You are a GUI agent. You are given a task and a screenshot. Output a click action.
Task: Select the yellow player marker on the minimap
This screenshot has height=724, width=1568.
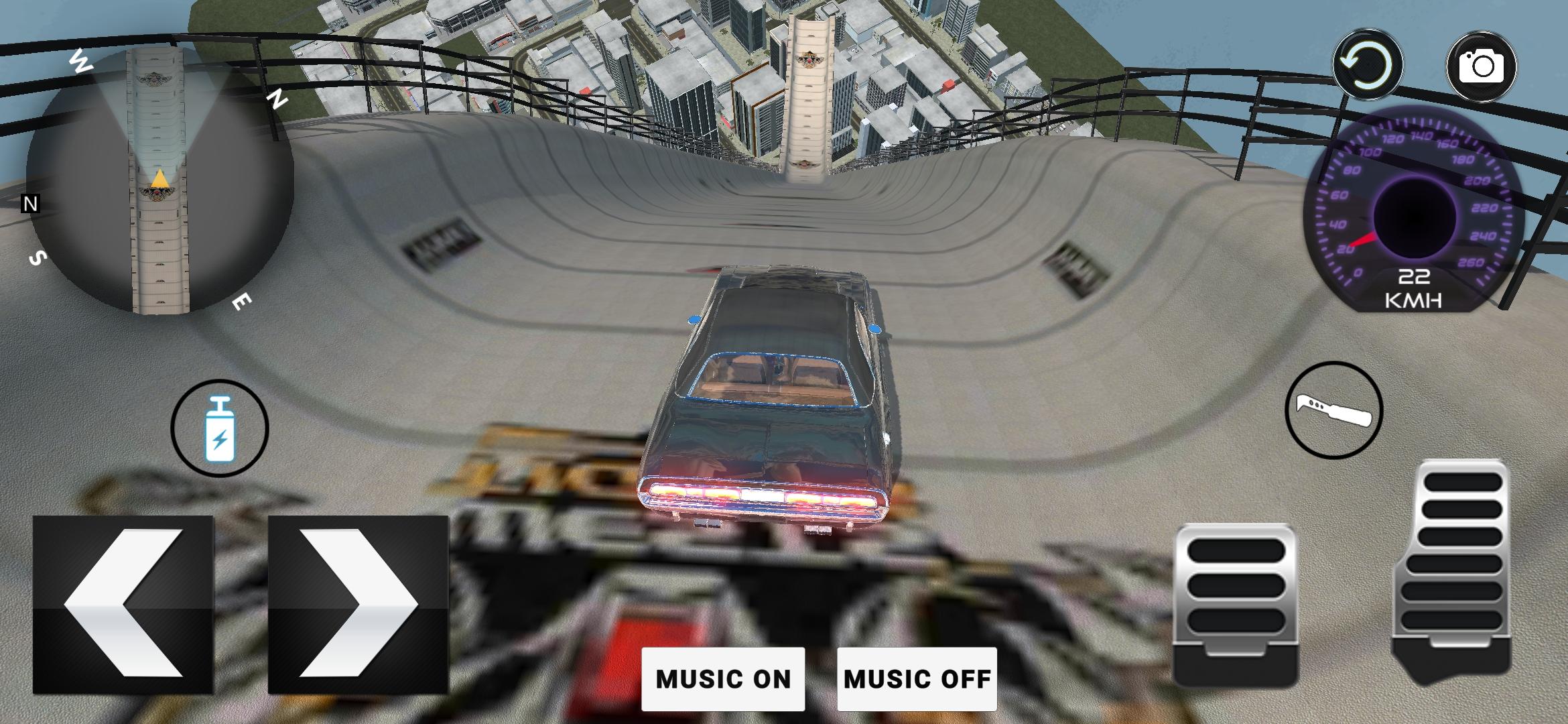pos(159,180)
